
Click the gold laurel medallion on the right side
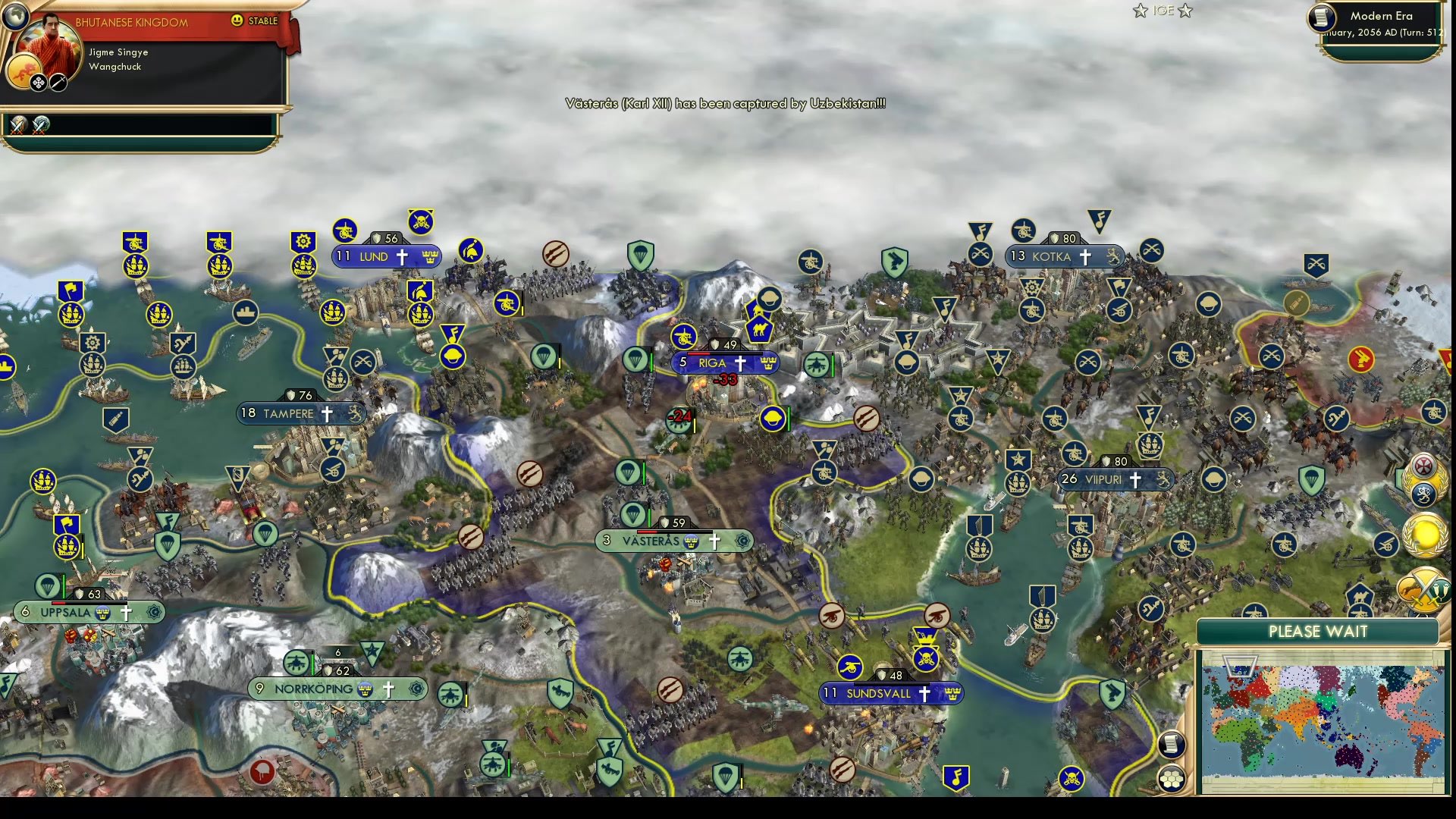click(1425, 535)
